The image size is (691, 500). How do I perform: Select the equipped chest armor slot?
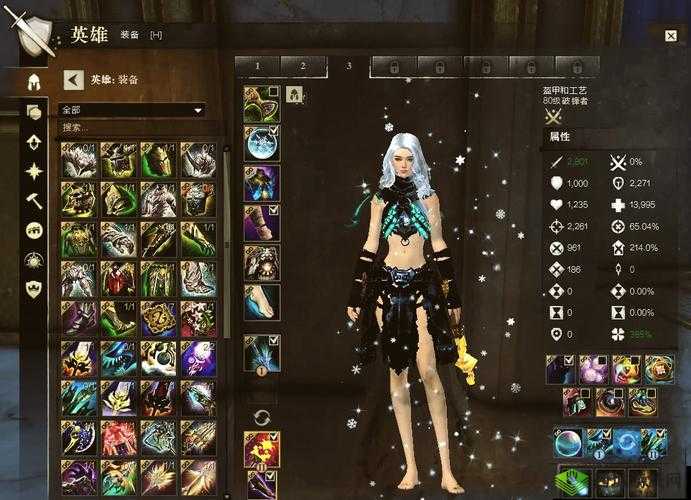click(x=261, y=182)
